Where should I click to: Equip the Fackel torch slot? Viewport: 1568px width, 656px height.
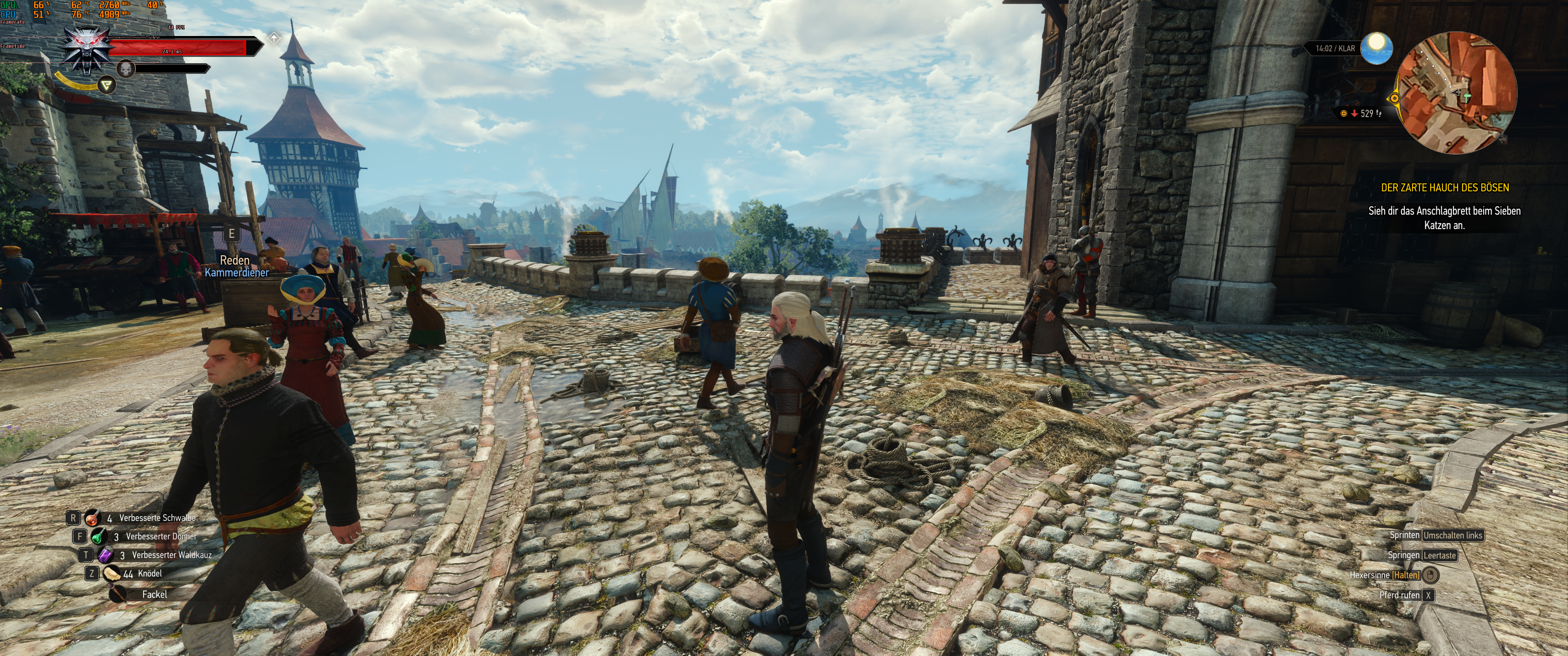click(118, 594)
